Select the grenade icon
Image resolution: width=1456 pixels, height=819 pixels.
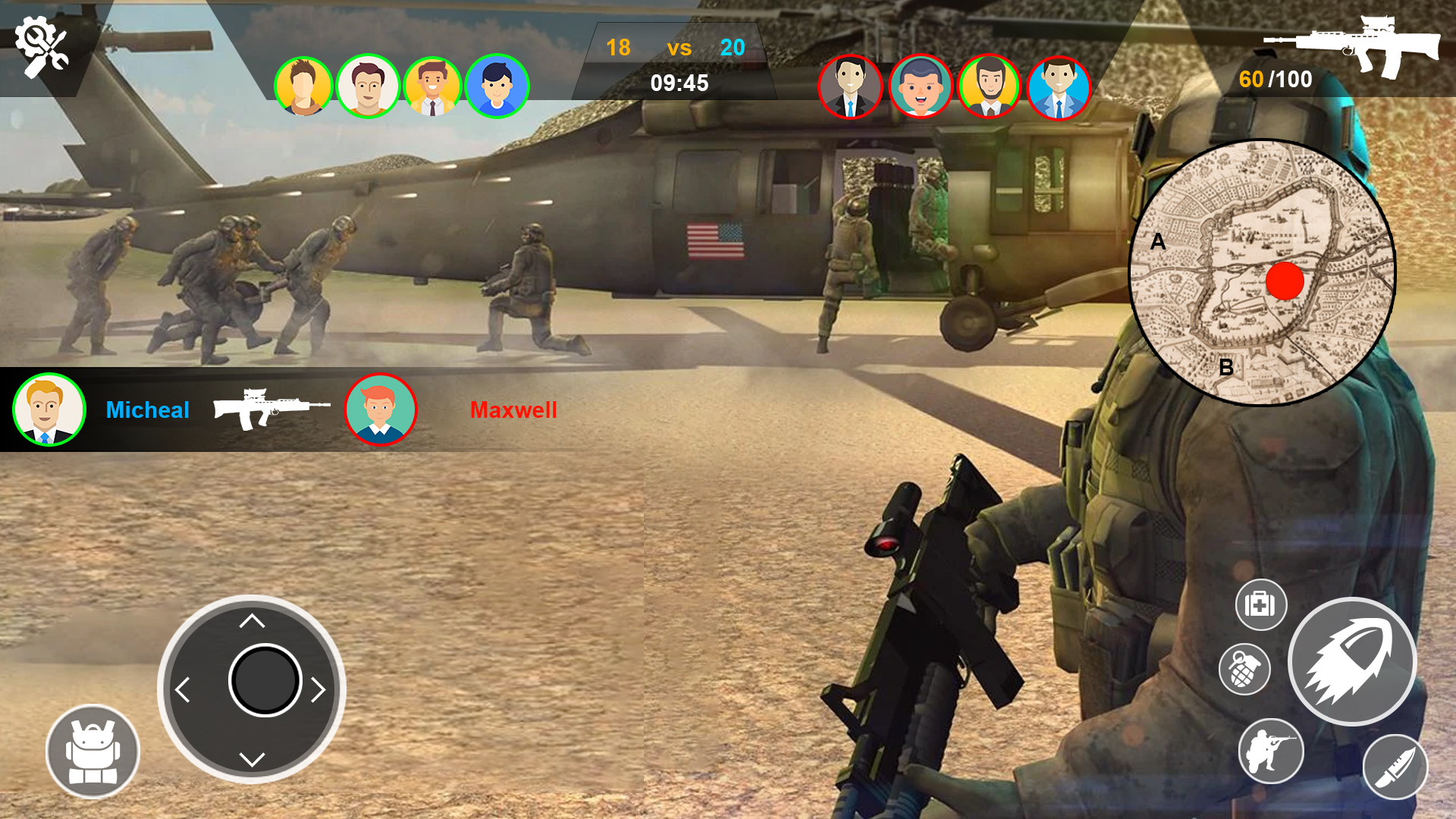click(1245, 670)
